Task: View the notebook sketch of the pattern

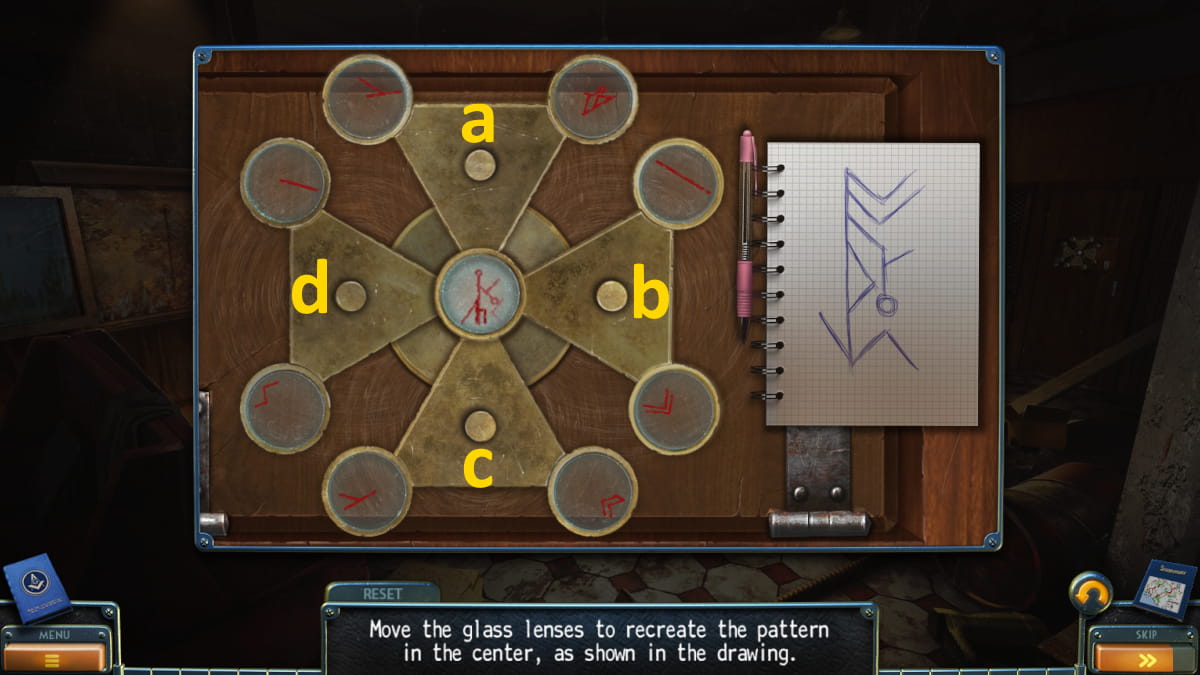Action: tap(872, 283)
